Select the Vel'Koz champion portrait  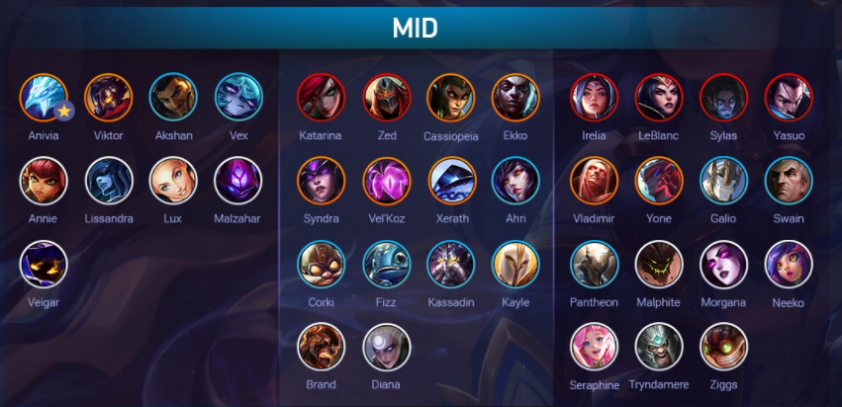click(x=386, y=181)
